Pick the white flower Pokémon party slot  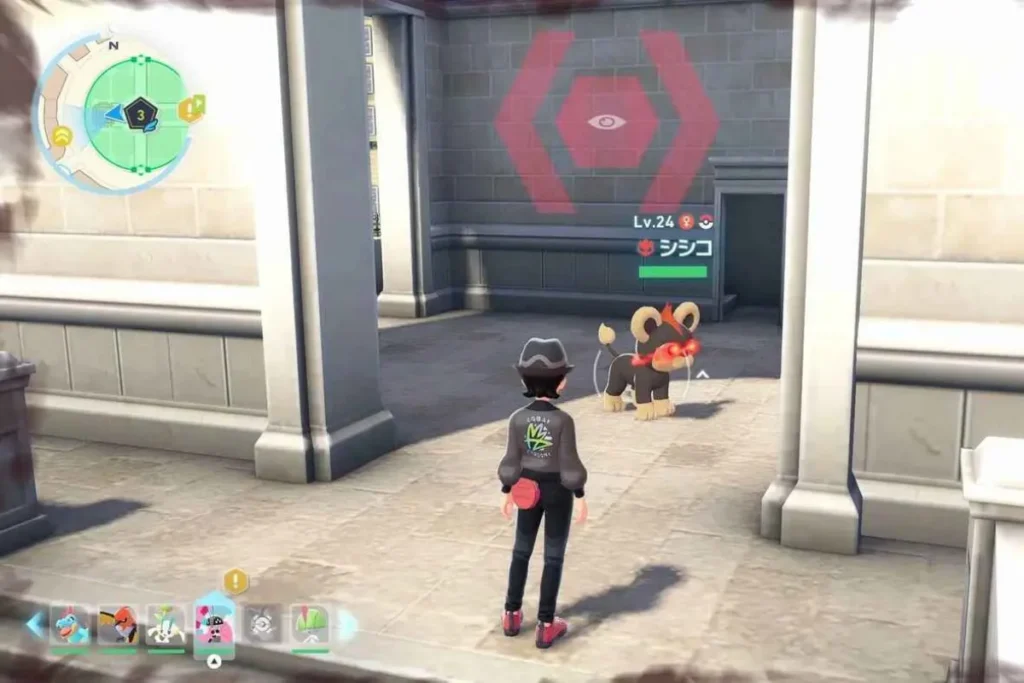166,626
